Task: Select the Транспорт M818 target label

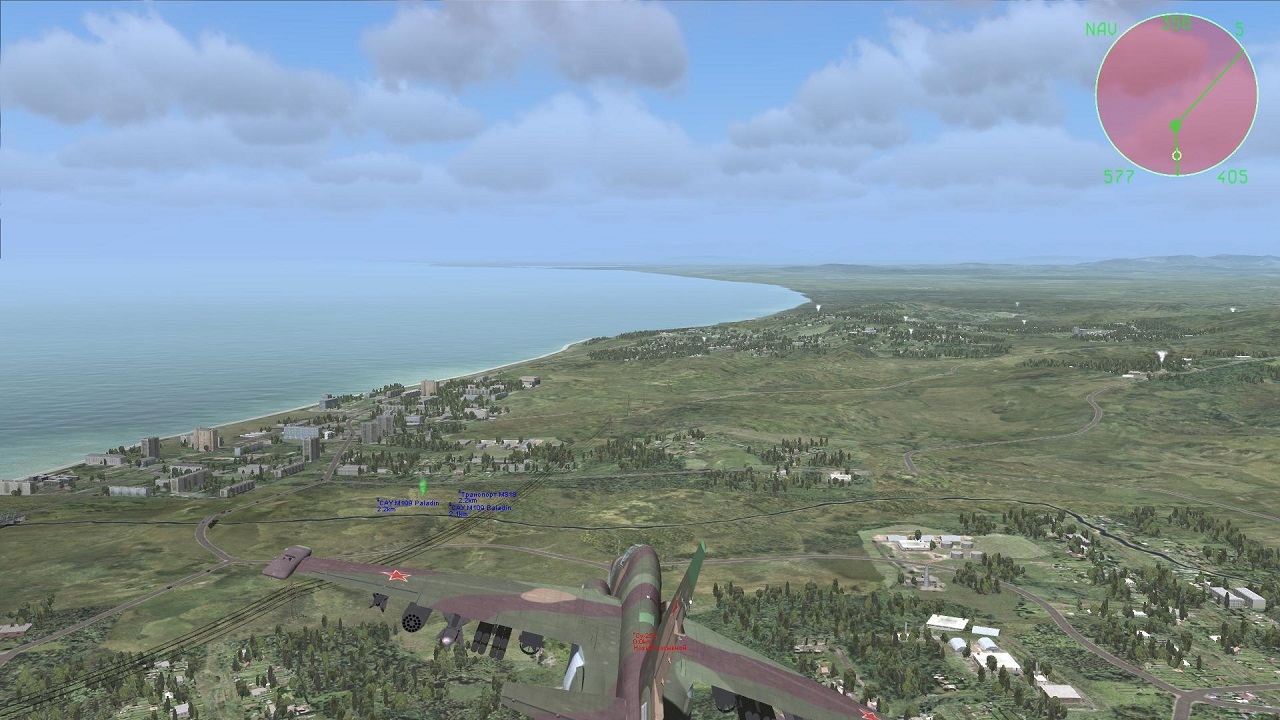Action: click(488, 495)
